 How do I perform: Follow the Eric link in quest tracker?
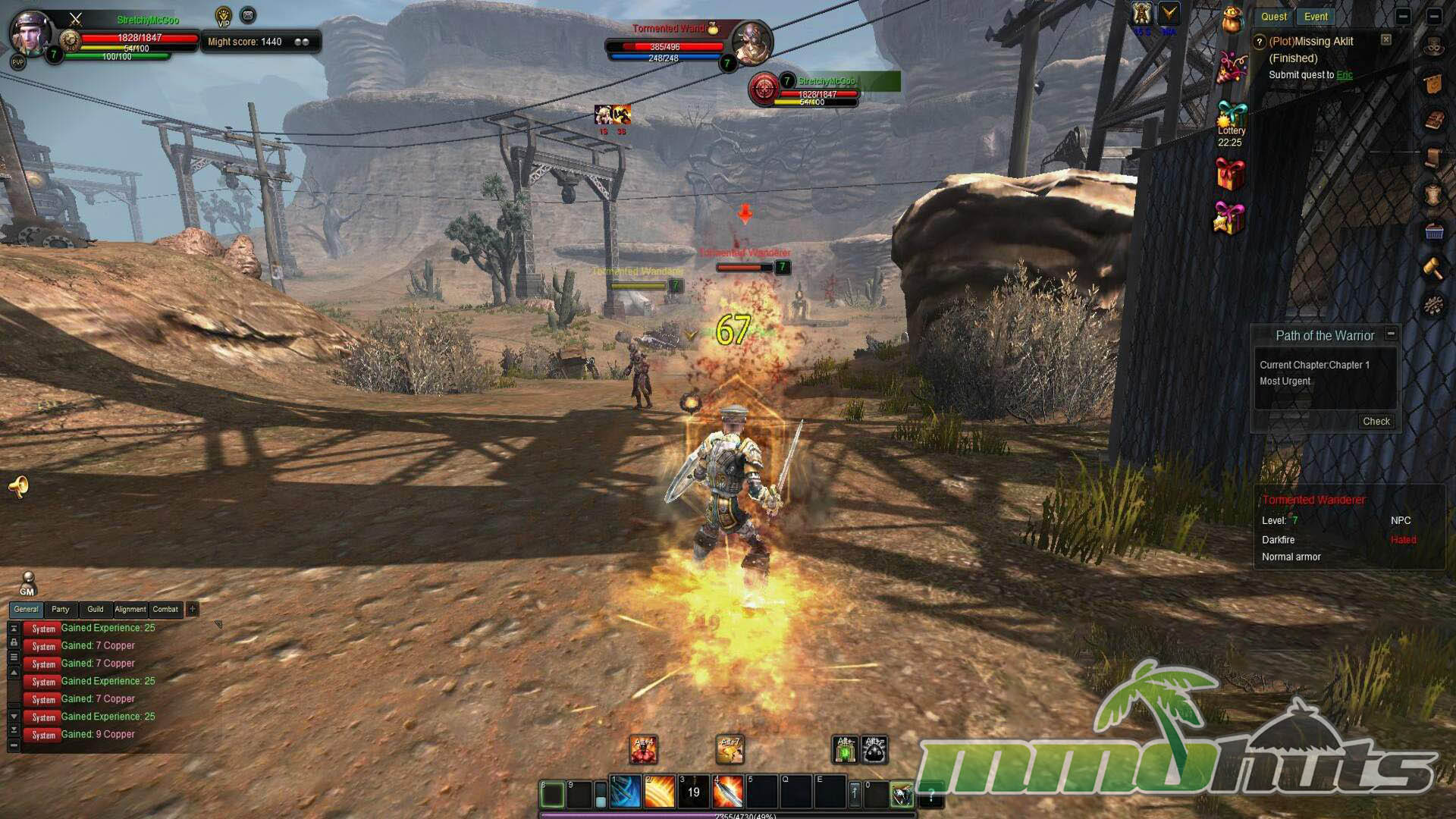[1345, 75]
